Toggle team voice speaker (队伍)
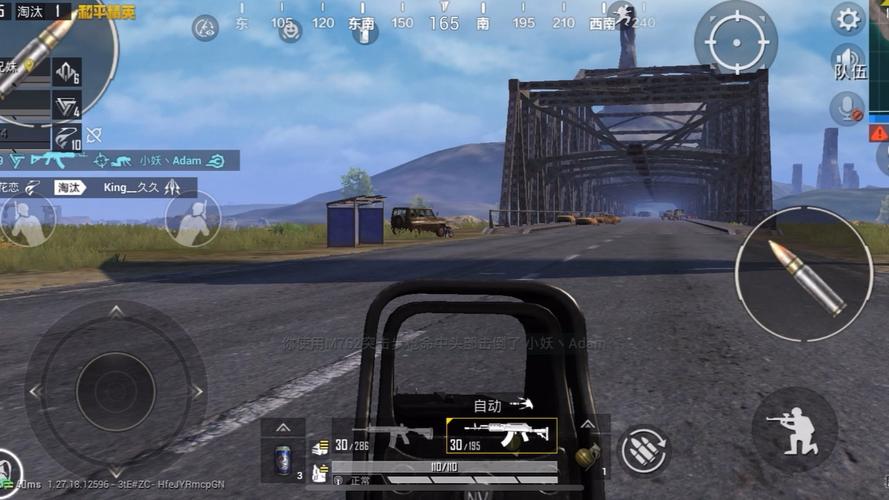Screen dimensions: 889x500 847,62
